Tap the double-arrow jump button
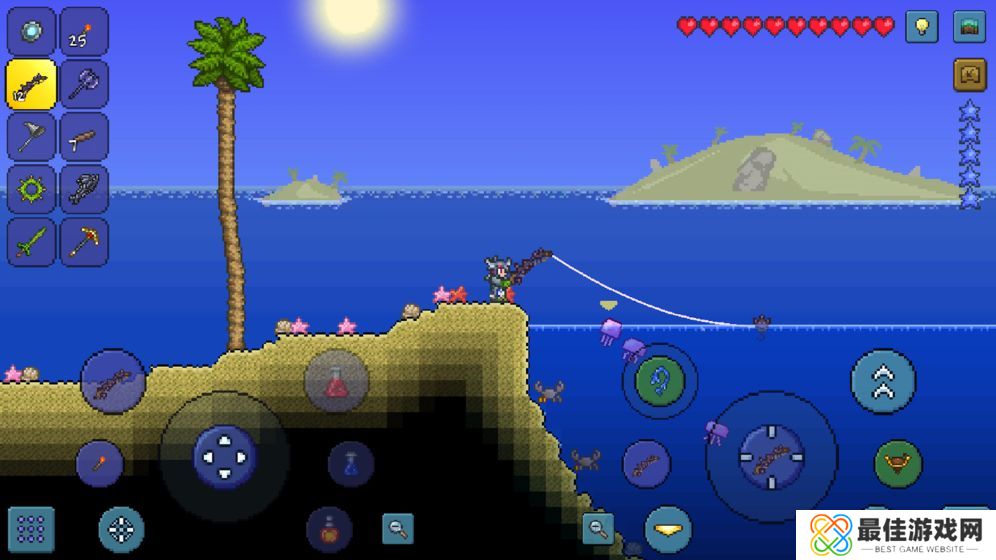The height and width of the screenshot is (560, 996). tap(883, 381)
